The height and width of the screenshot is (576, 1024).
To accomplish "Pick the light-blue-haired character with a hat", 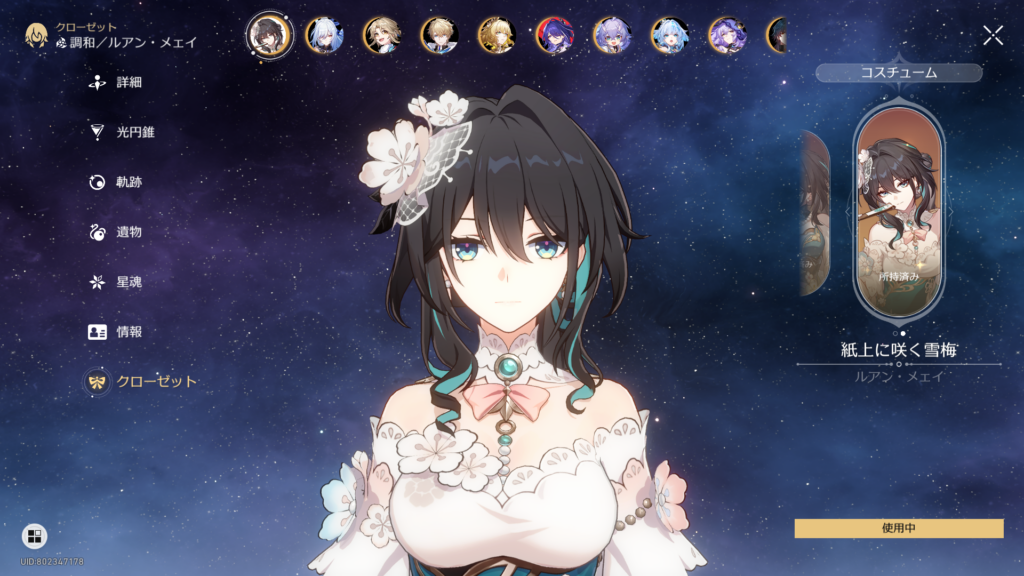I will click(669, 35).
